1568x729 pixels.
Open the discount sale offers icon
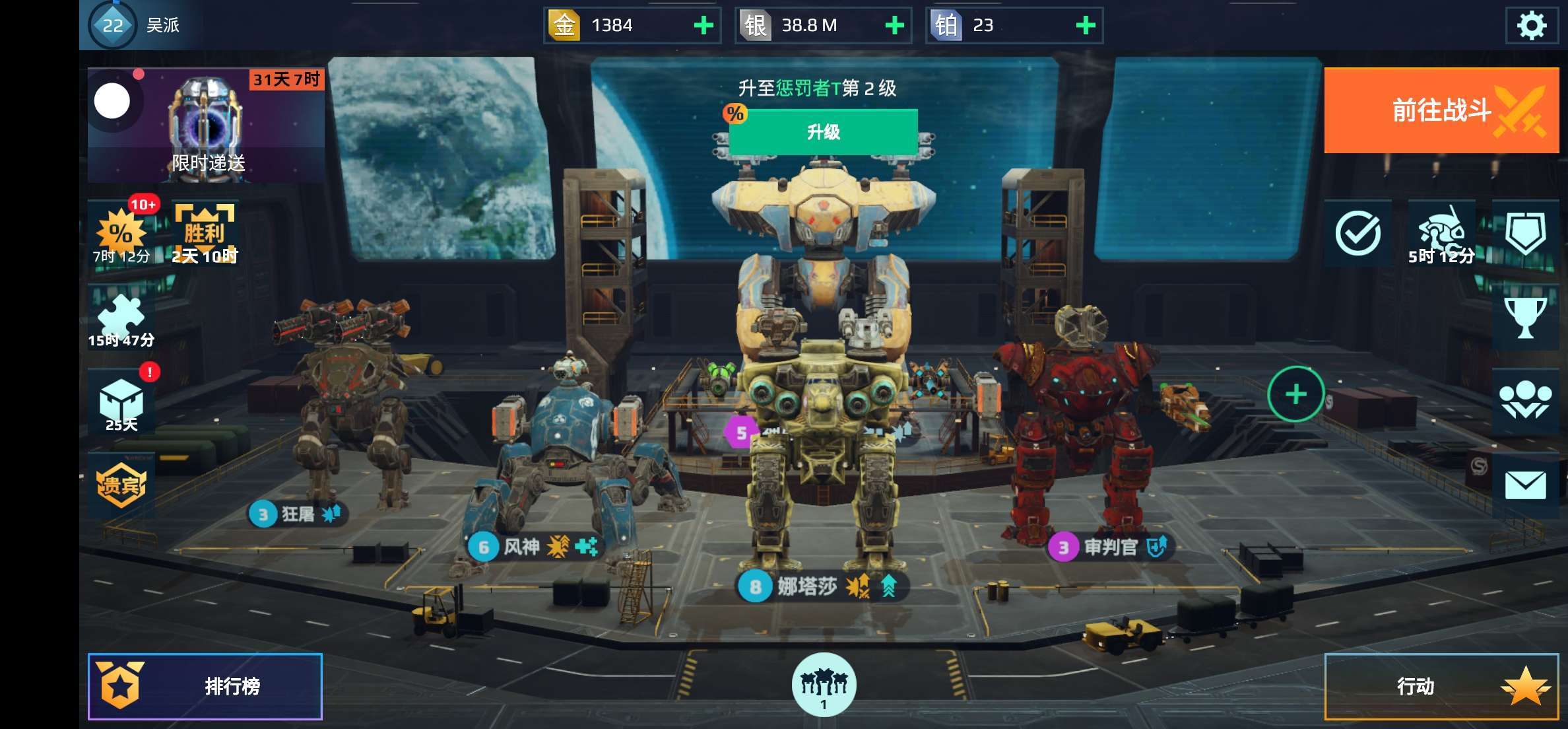click(121, 233)
